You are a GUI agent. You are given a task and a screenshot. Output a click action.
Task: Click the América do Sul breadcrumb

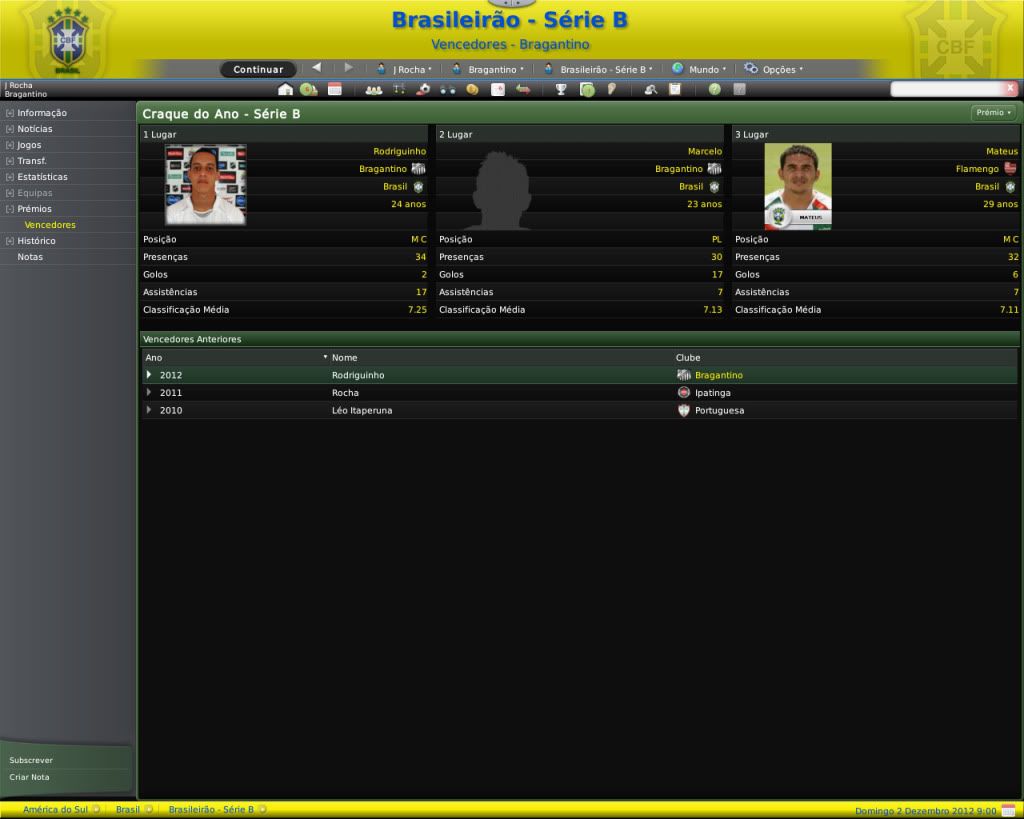click(x=55, y=809)
